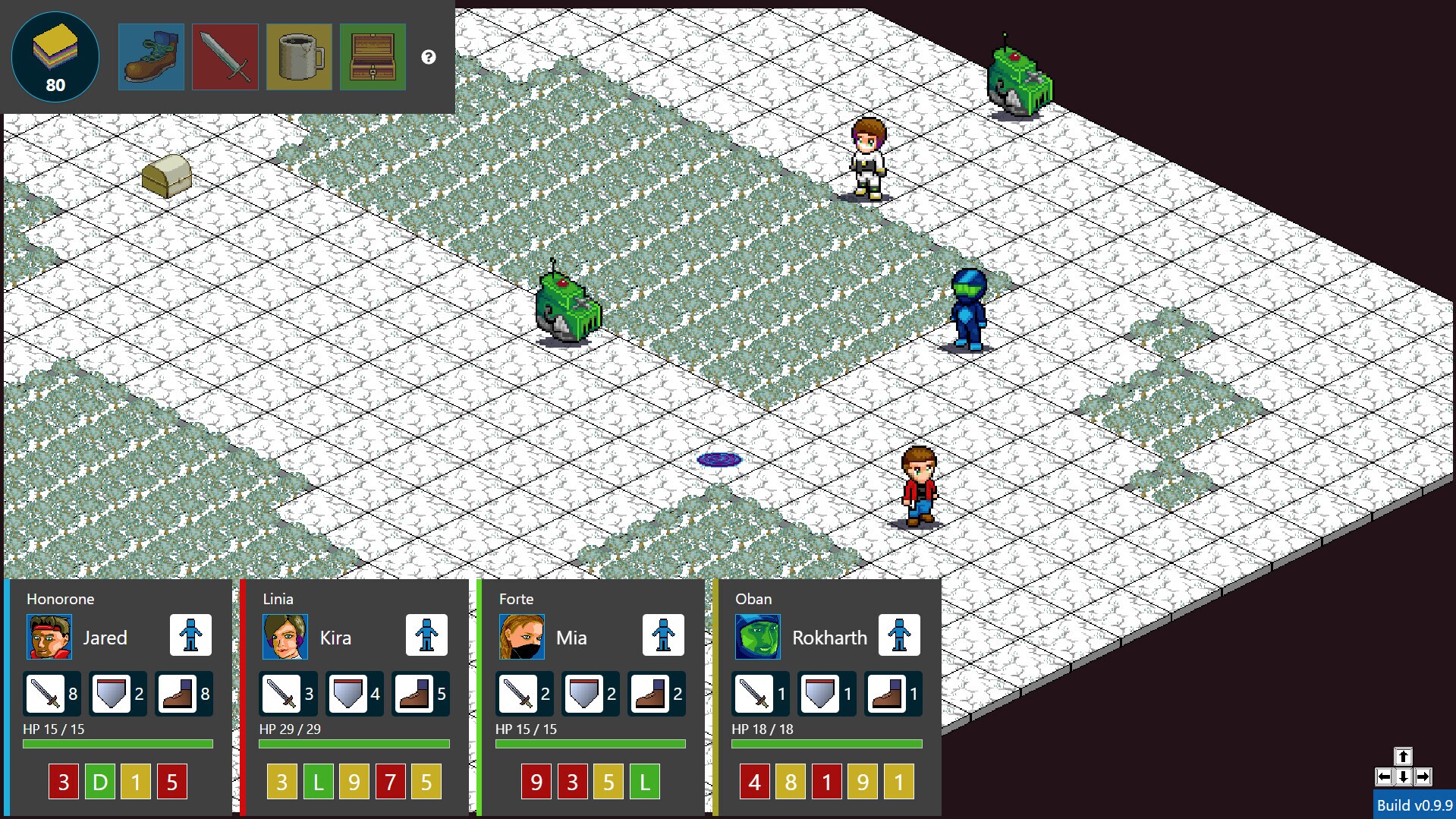
Task: Click the coffee mug rest icon
Action: (x=299, y=57)
